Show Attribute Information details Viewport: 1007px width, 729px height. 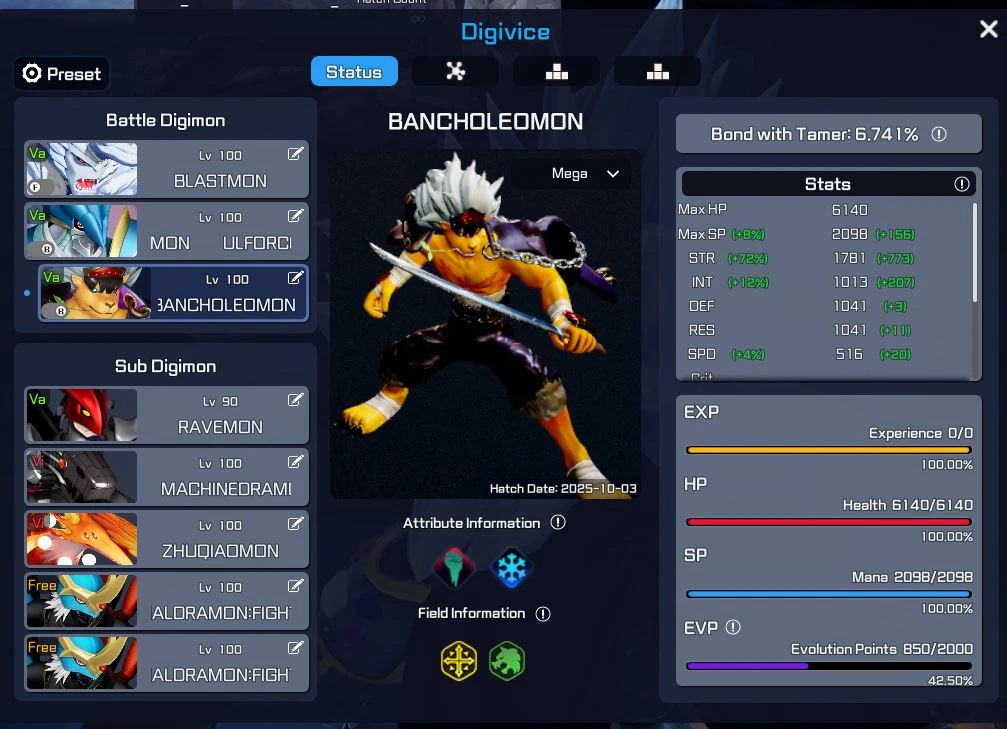click(x=558, y=523)
